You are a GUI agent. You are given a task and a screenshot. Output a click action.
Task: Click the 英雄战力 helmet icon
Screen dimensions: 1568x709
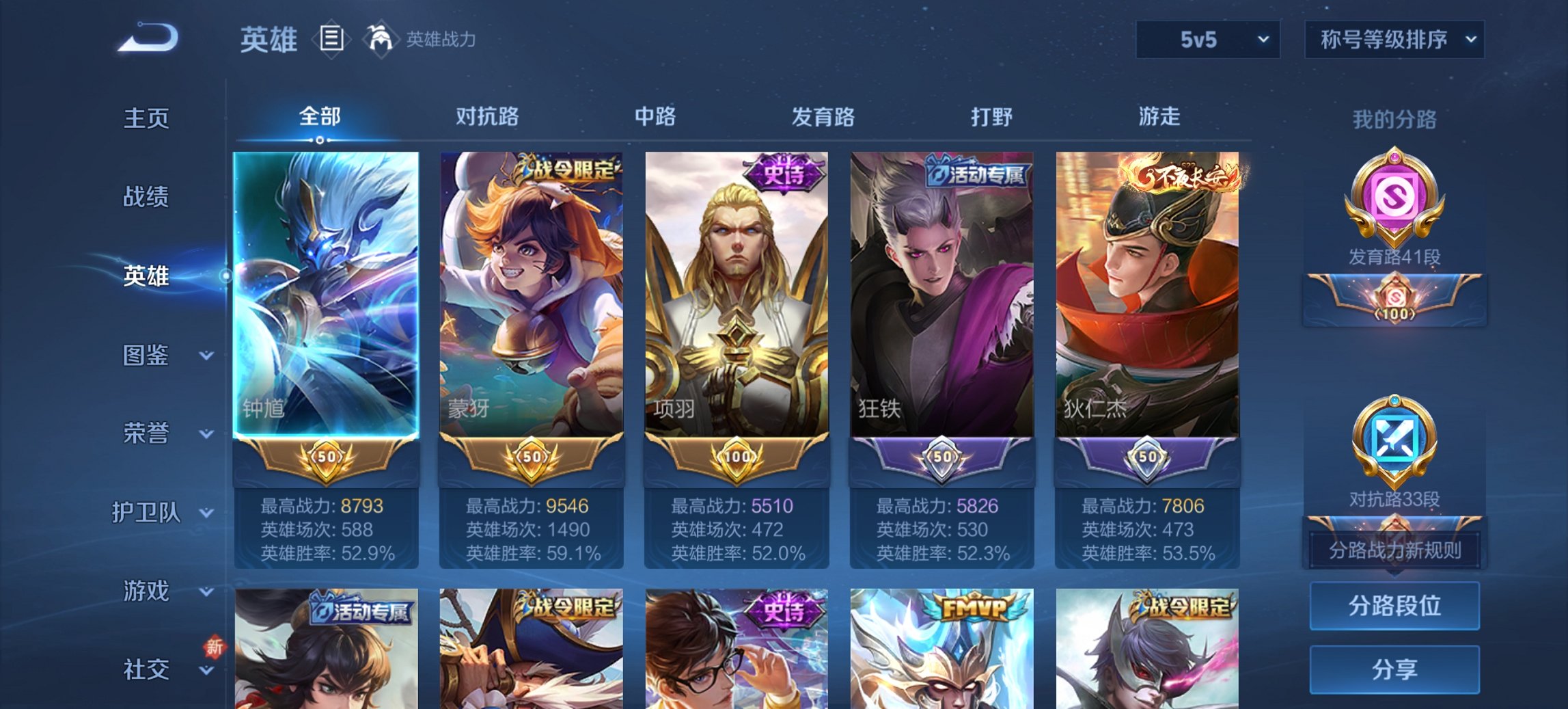[x=381, y=39]
